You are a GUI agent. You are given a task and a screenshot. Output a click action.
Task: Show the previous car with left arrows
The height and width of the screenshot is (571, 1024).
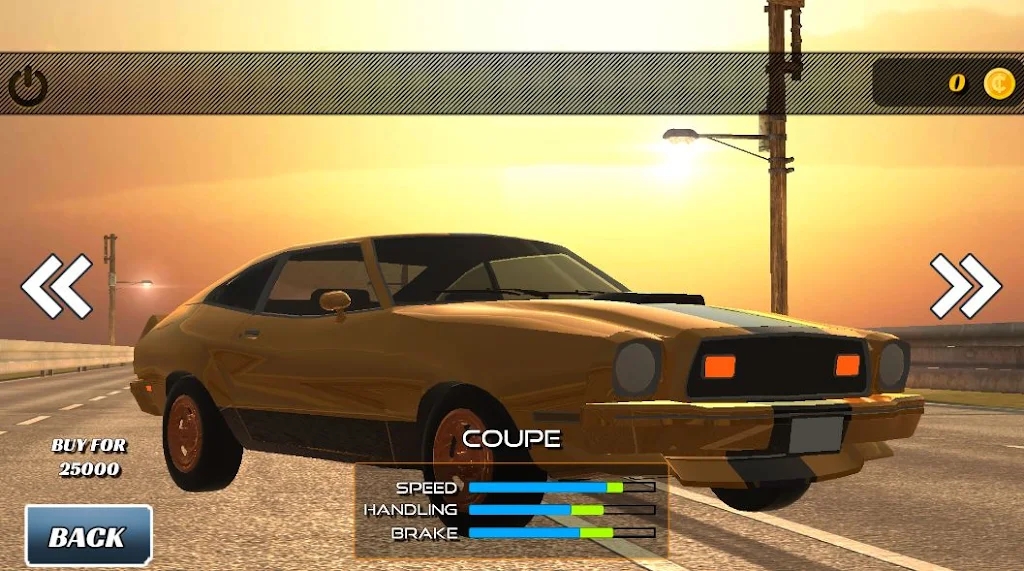pyautogui.click(x=57, y=286)
